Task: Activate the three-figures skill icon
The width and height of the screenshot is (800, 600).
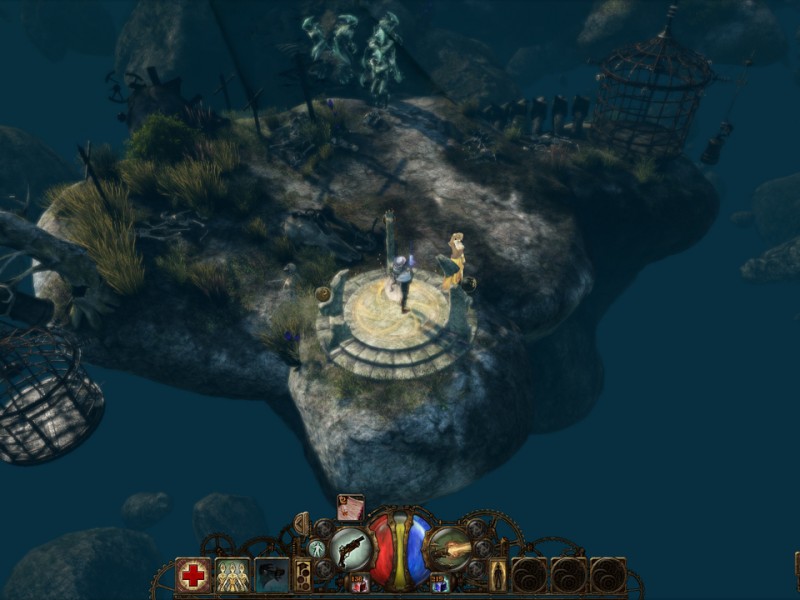Action: click(233, 575)
